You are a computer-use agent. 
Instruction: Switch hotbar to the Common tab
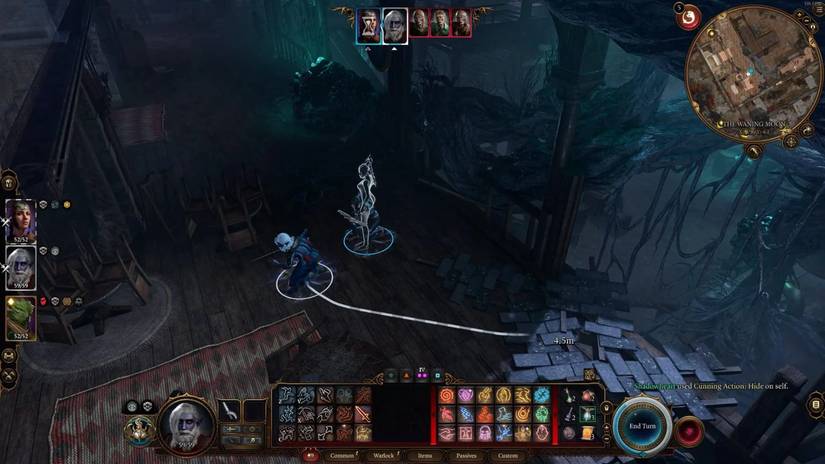[x=342, y=455]
